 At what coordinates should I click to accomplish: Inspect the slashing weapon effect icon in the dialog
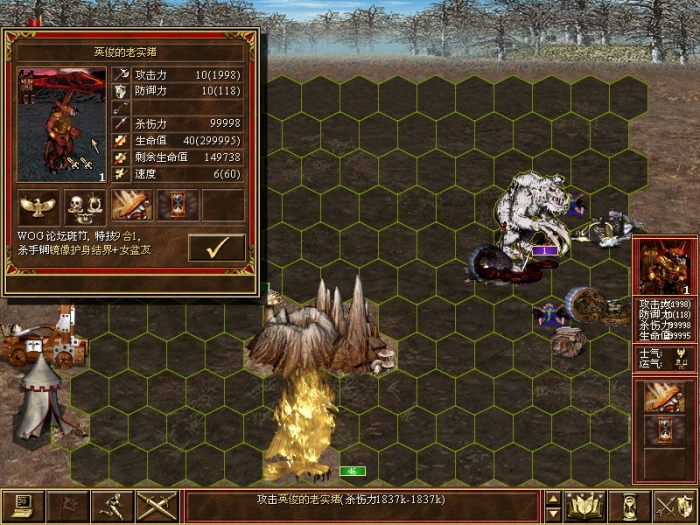point(132,206)
